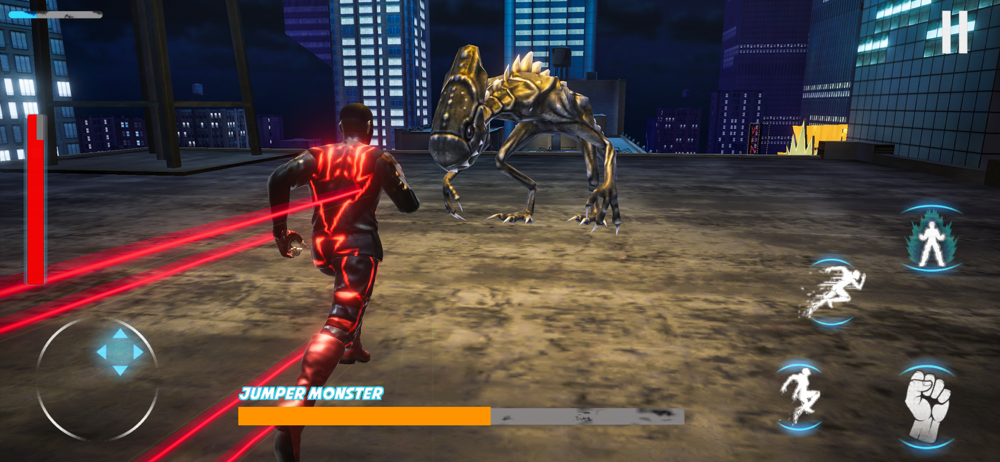Pause the game with the top-right button
Image resolution: width=1000 pixels, height=462 pixels.
coord(954,32)
